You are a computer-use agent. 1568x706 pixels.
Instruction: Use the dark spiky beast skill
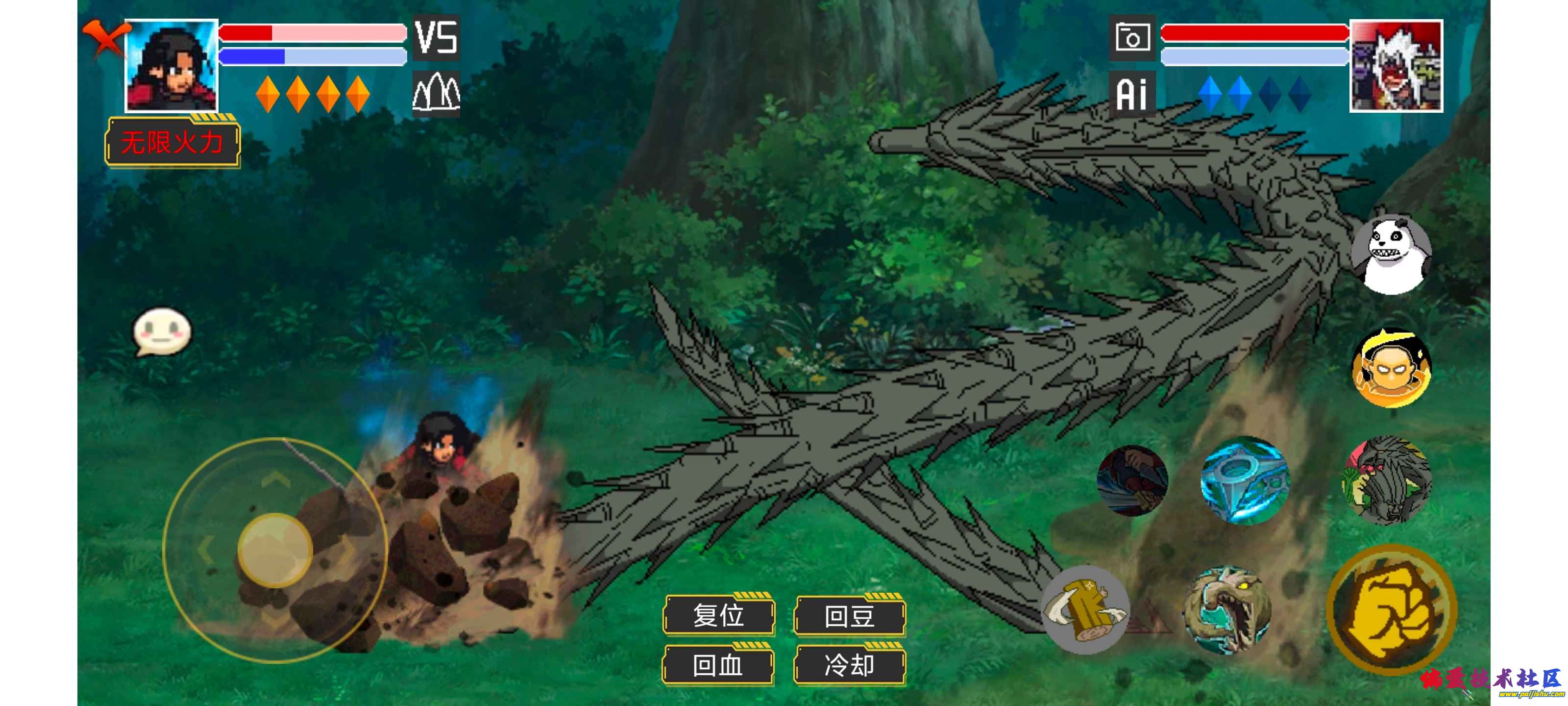1388,480
